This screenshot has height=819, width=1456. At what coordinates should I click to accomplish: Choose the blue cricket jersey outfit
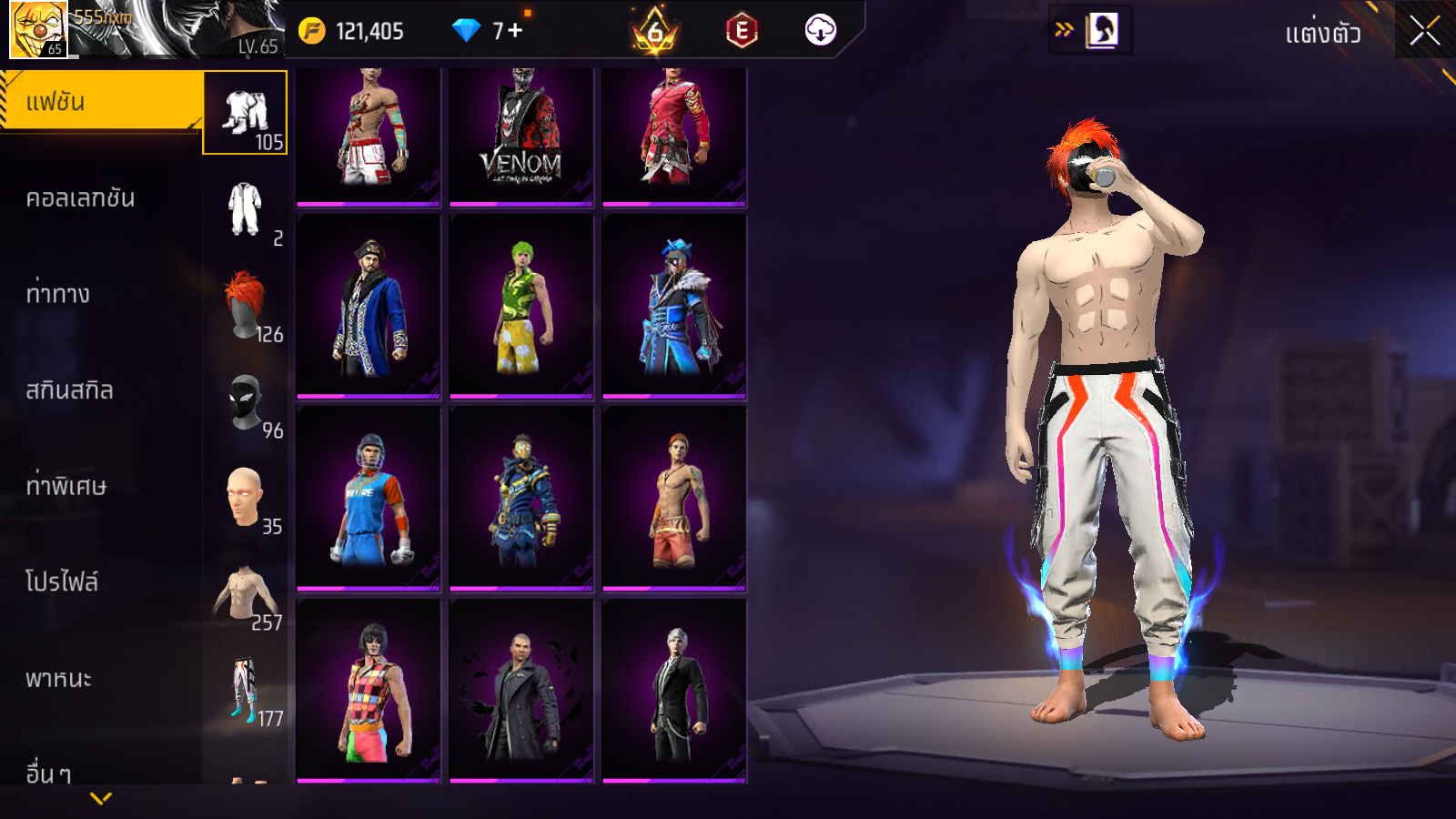click(369, 499)
